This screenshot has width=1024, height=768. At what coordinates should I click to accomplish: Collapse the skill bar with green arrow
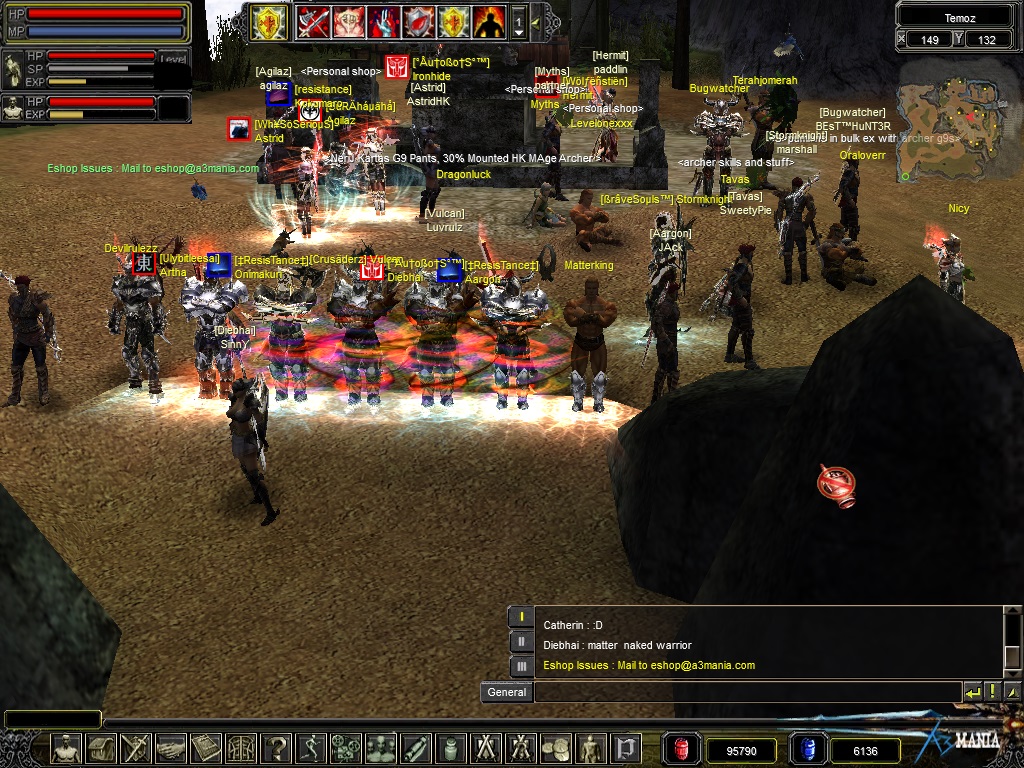pos(536,21)
